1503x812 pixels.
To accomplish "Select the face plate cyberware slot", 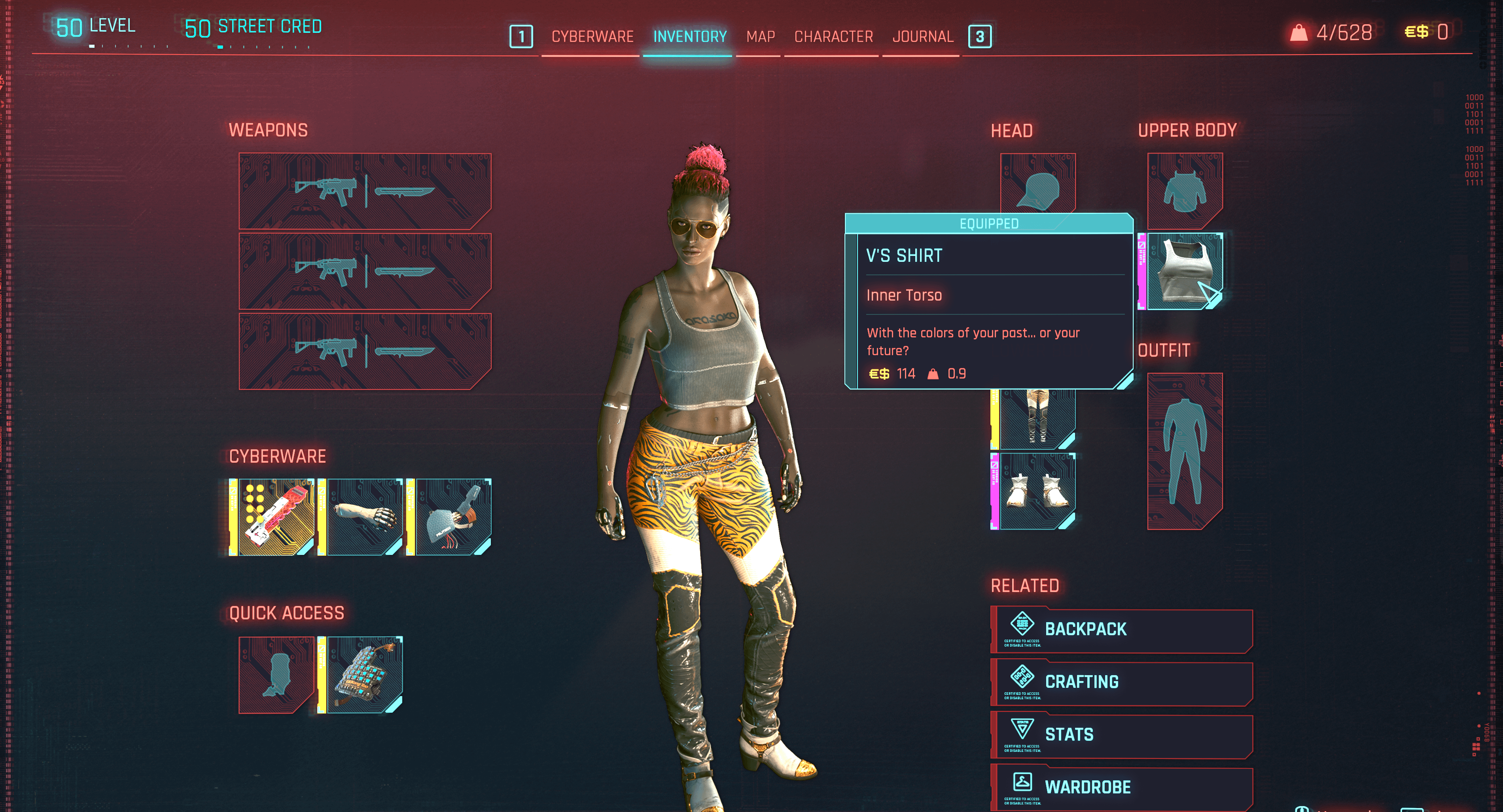I will click(x=453, y=517).
